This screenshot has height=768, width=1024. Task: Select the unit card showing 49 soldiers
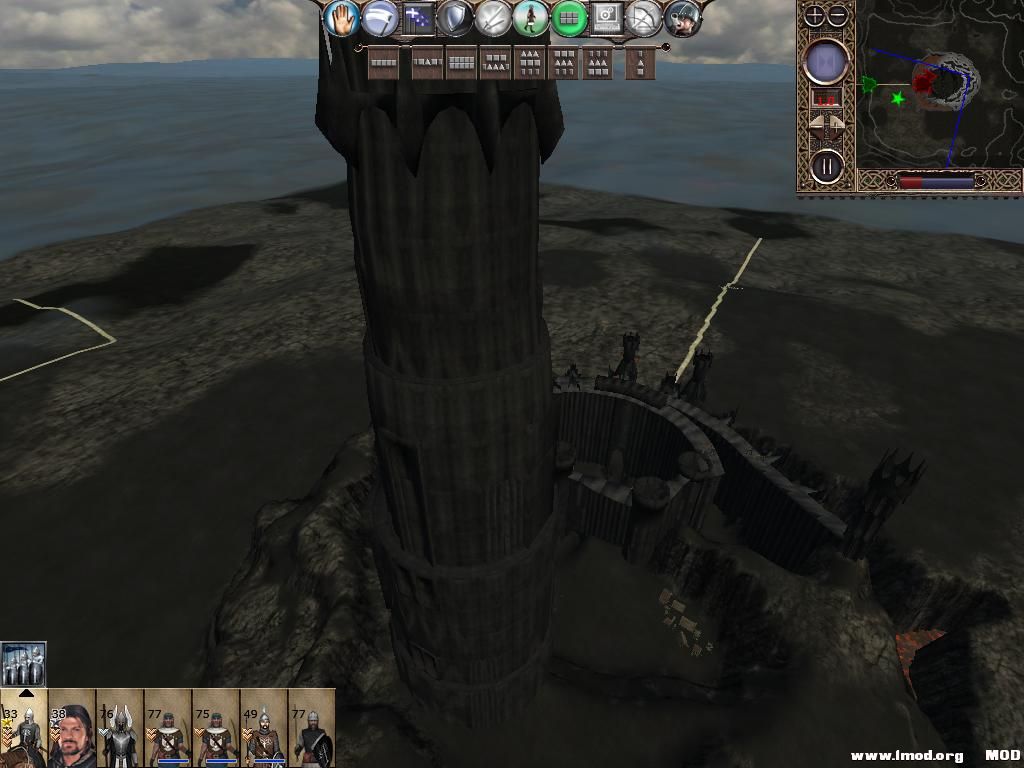pos(264,728)
